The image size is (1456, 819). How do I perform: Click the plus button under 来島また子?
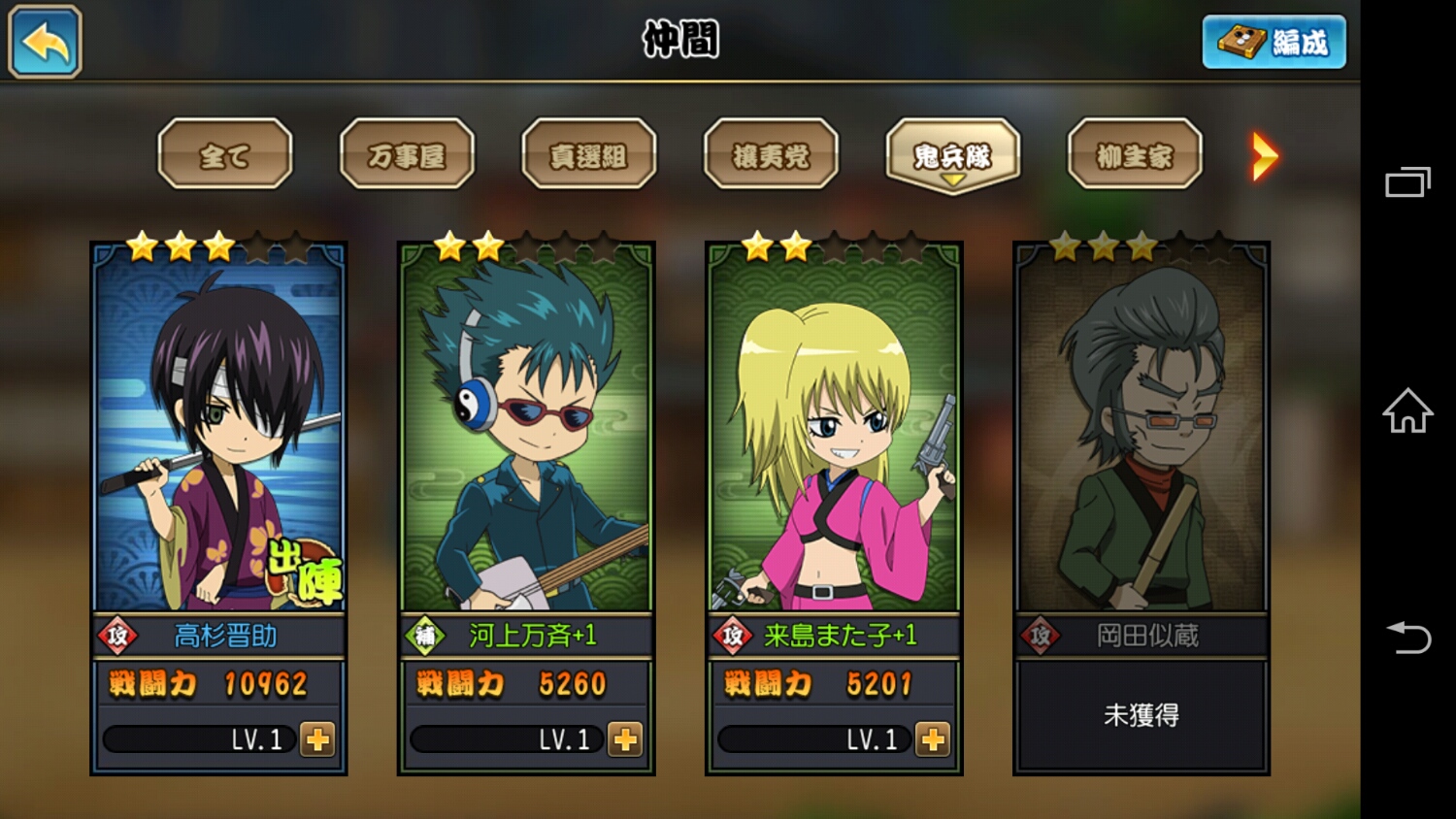click(x=933, y=739)
